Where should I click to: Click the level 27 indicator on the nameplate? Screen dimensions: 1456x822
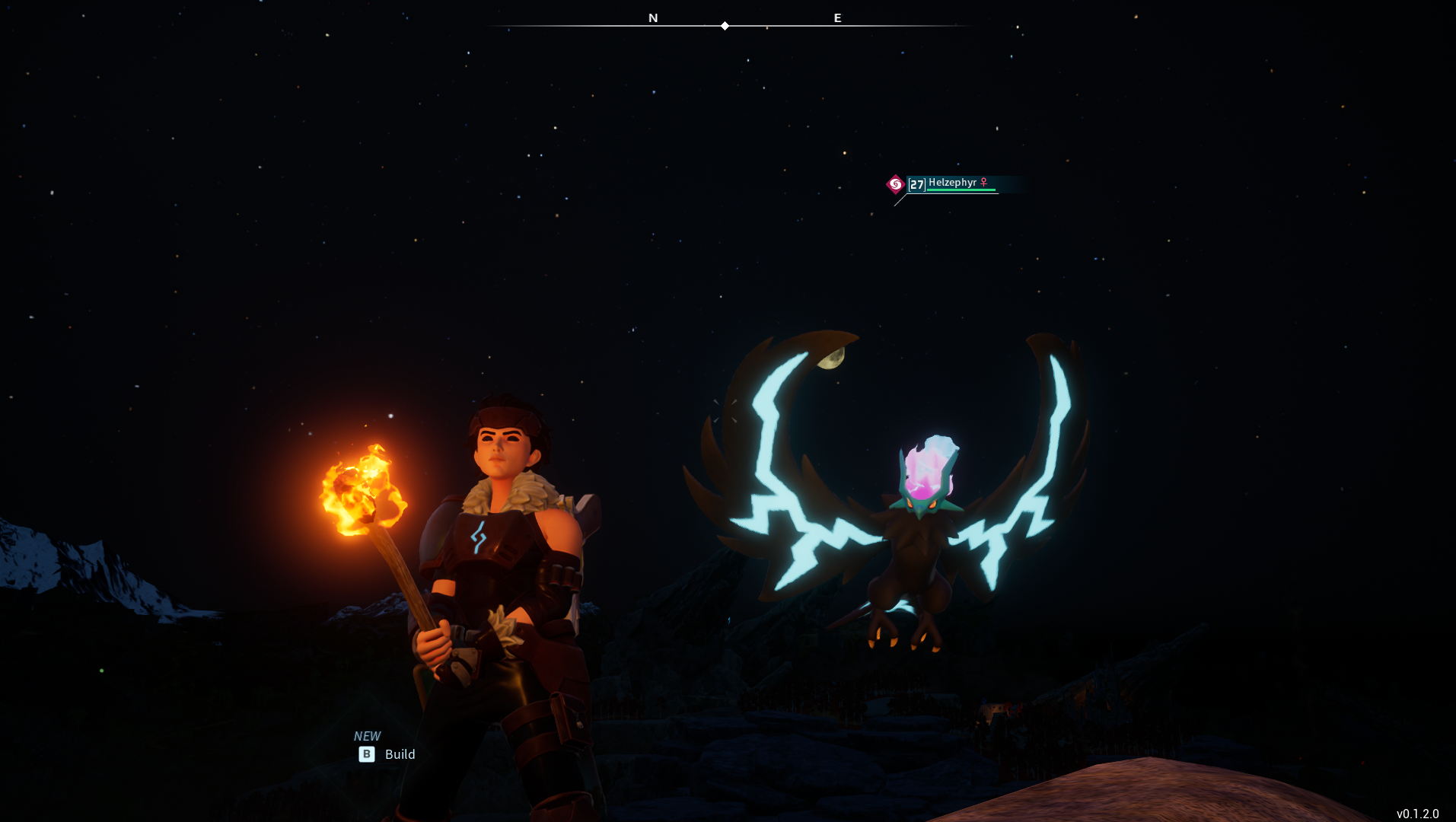click(x=916, y=185)
